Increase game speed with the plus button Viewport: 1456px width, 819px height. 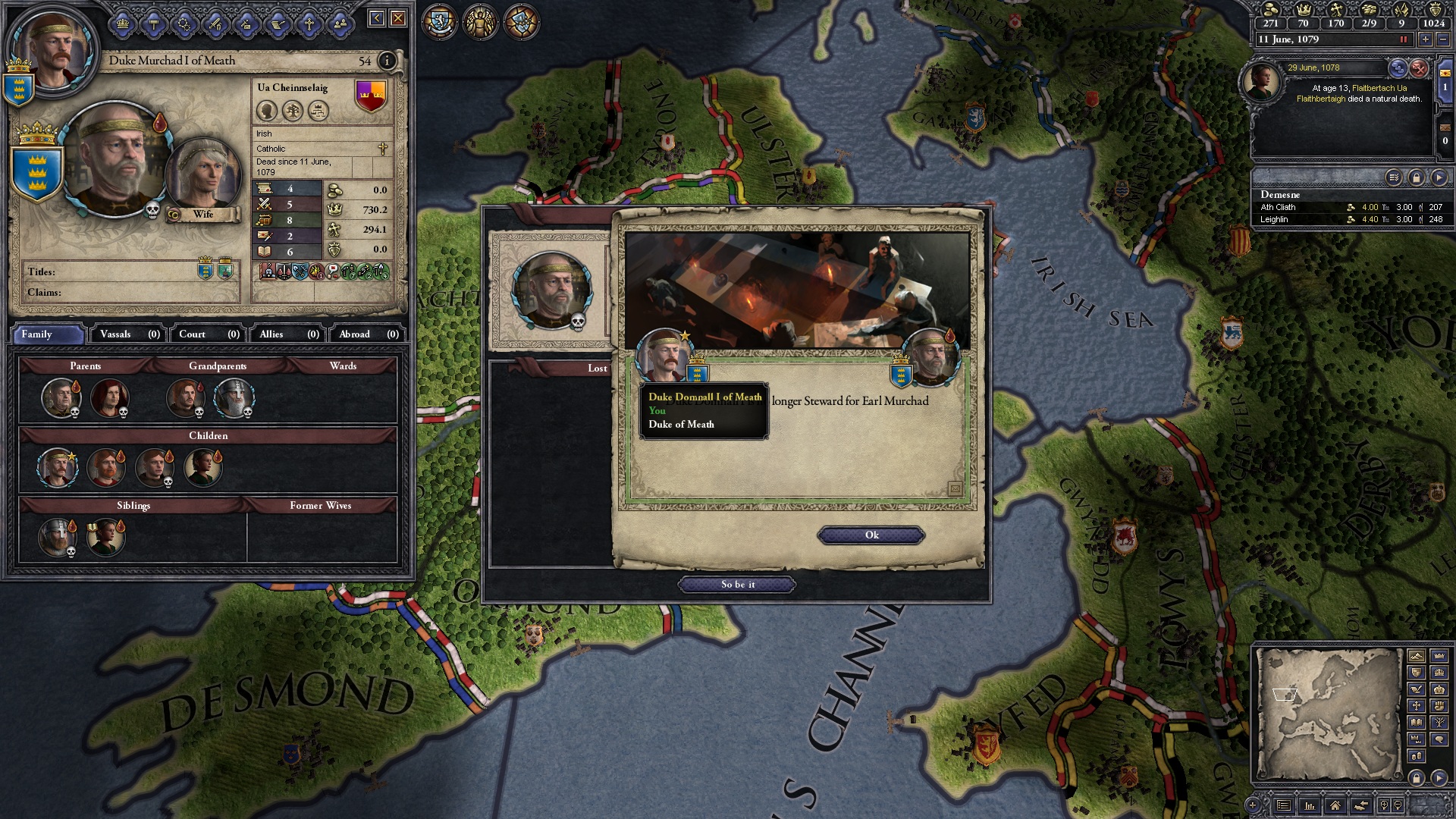[x=1425, y=39]
